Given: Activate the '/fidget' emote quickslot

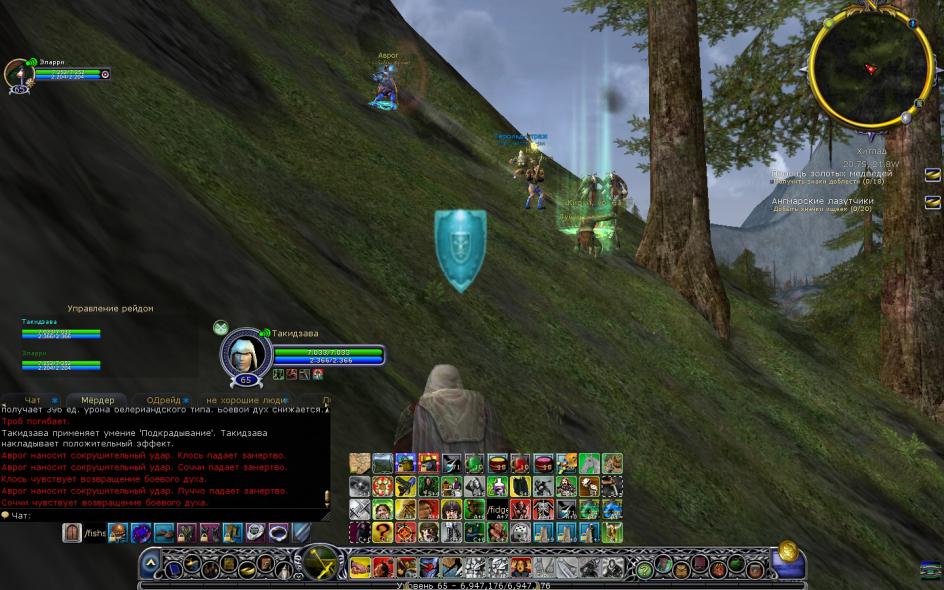Looking at the screenshot, I should pyautogui.click(x=500, y=511).
